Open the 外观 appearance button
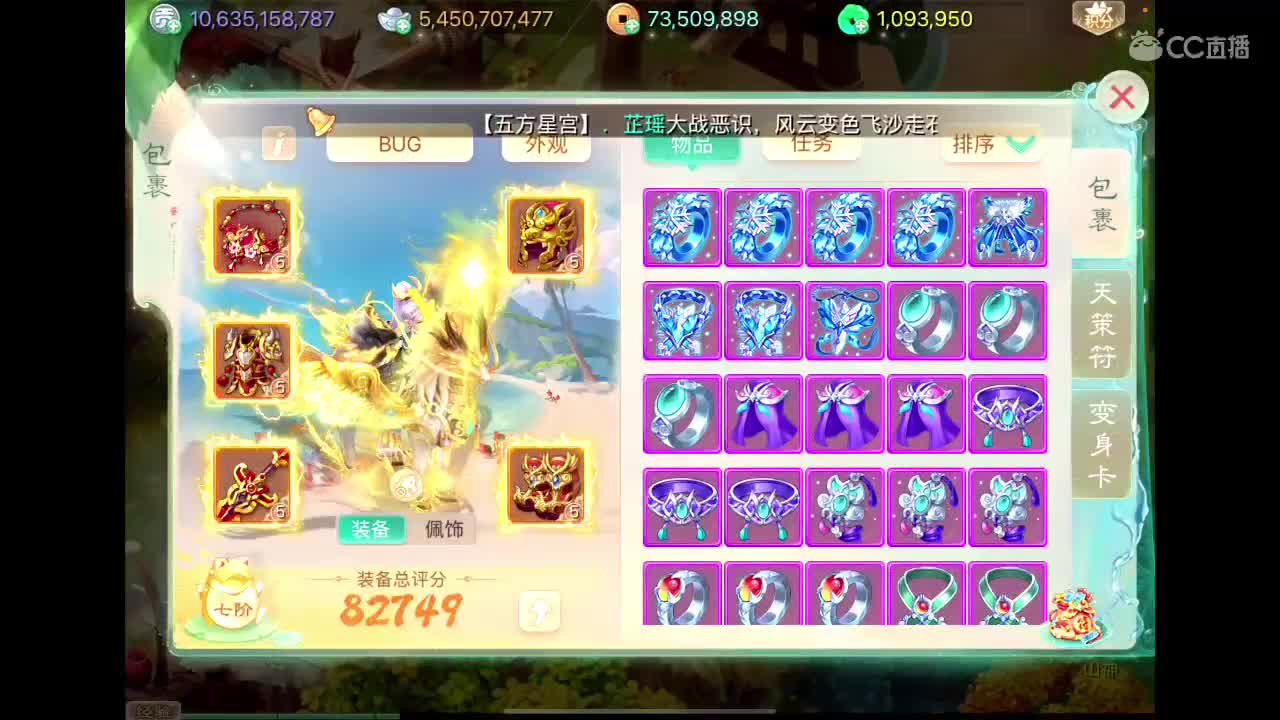This screenshot has height=720, width=1280. click(546, 144)
